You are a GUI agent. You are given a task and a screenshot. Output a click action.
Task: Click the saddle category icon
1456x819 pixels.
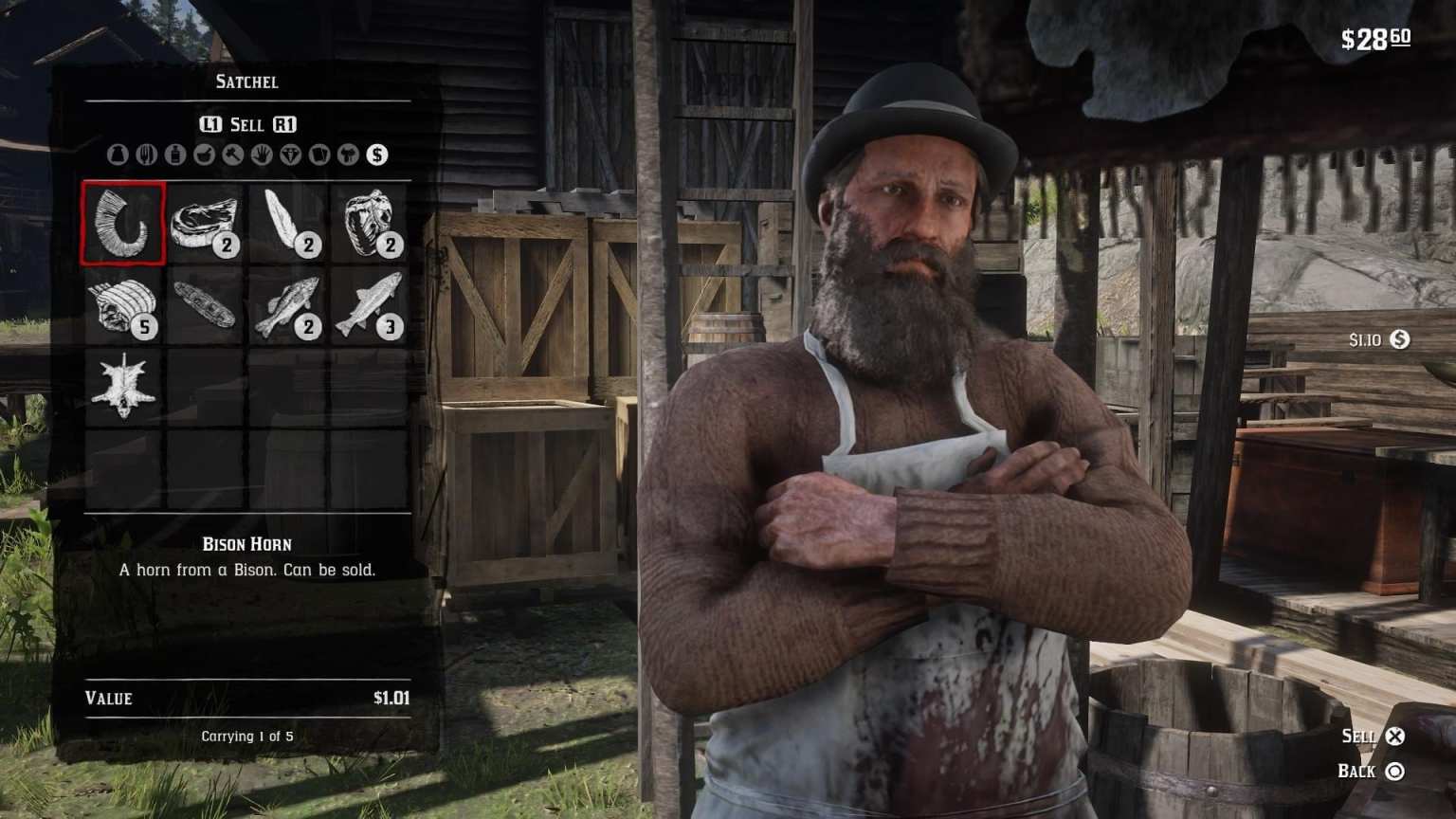[347, 154]
